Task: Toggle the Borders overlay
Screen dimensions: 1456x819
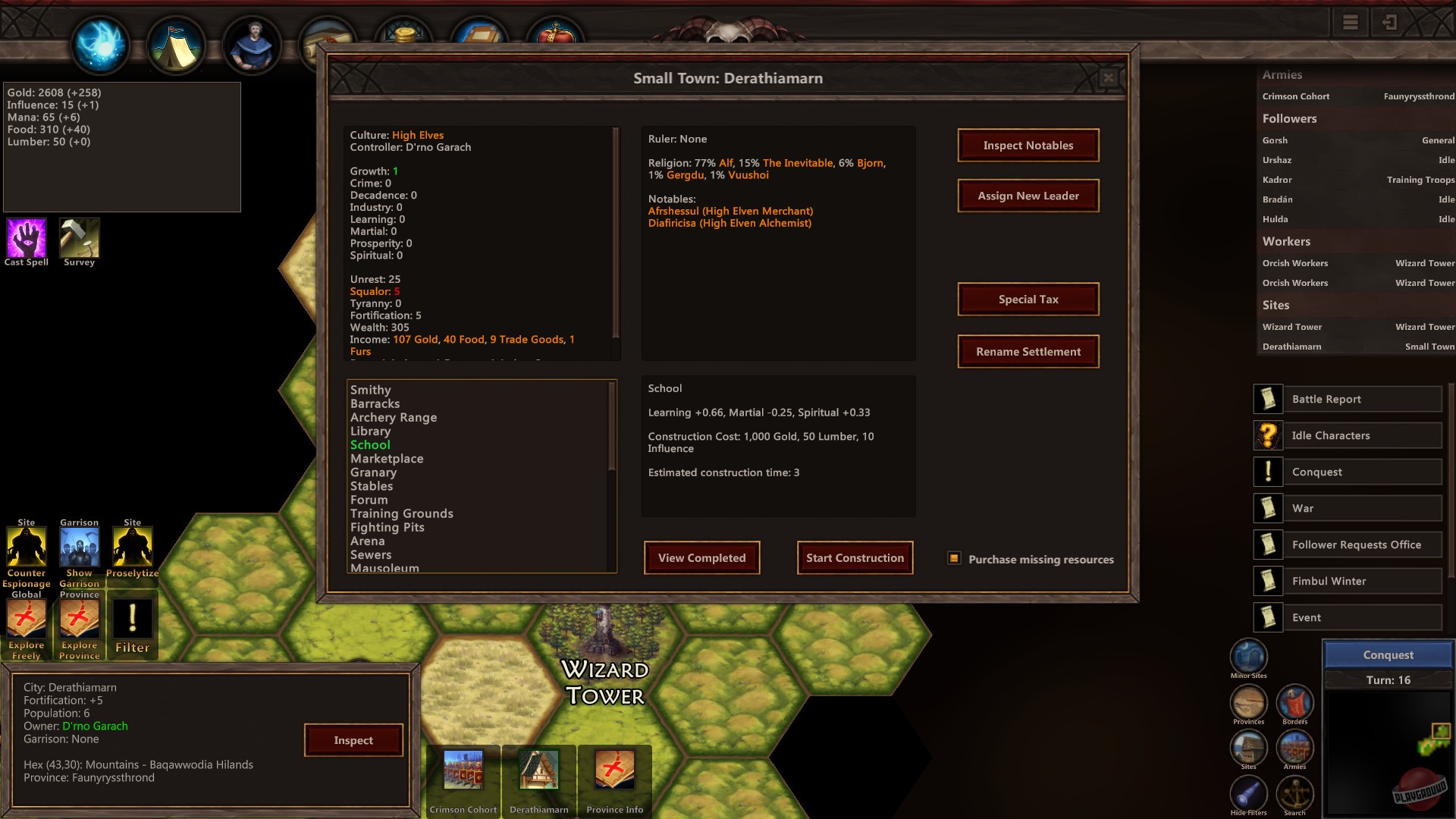Action: [x=1295, y=704]
